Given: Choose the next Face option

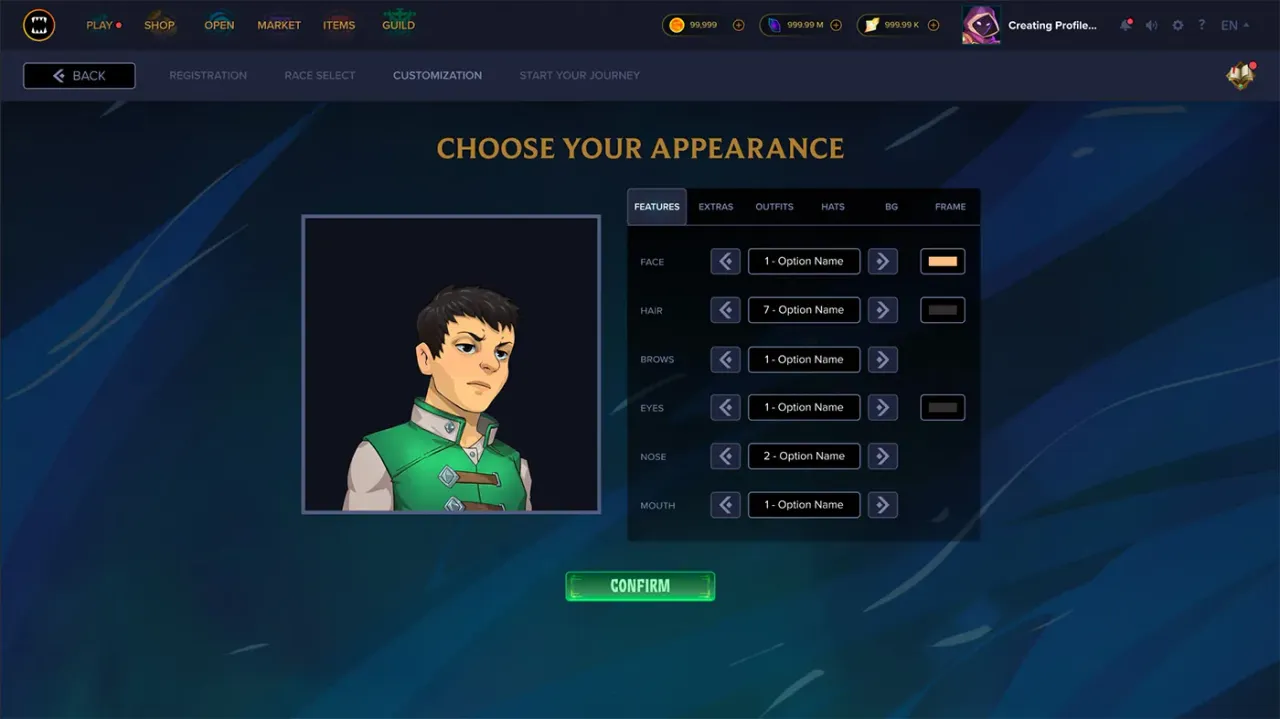Looking at the screenshot, I should click(x=882, y=262).
